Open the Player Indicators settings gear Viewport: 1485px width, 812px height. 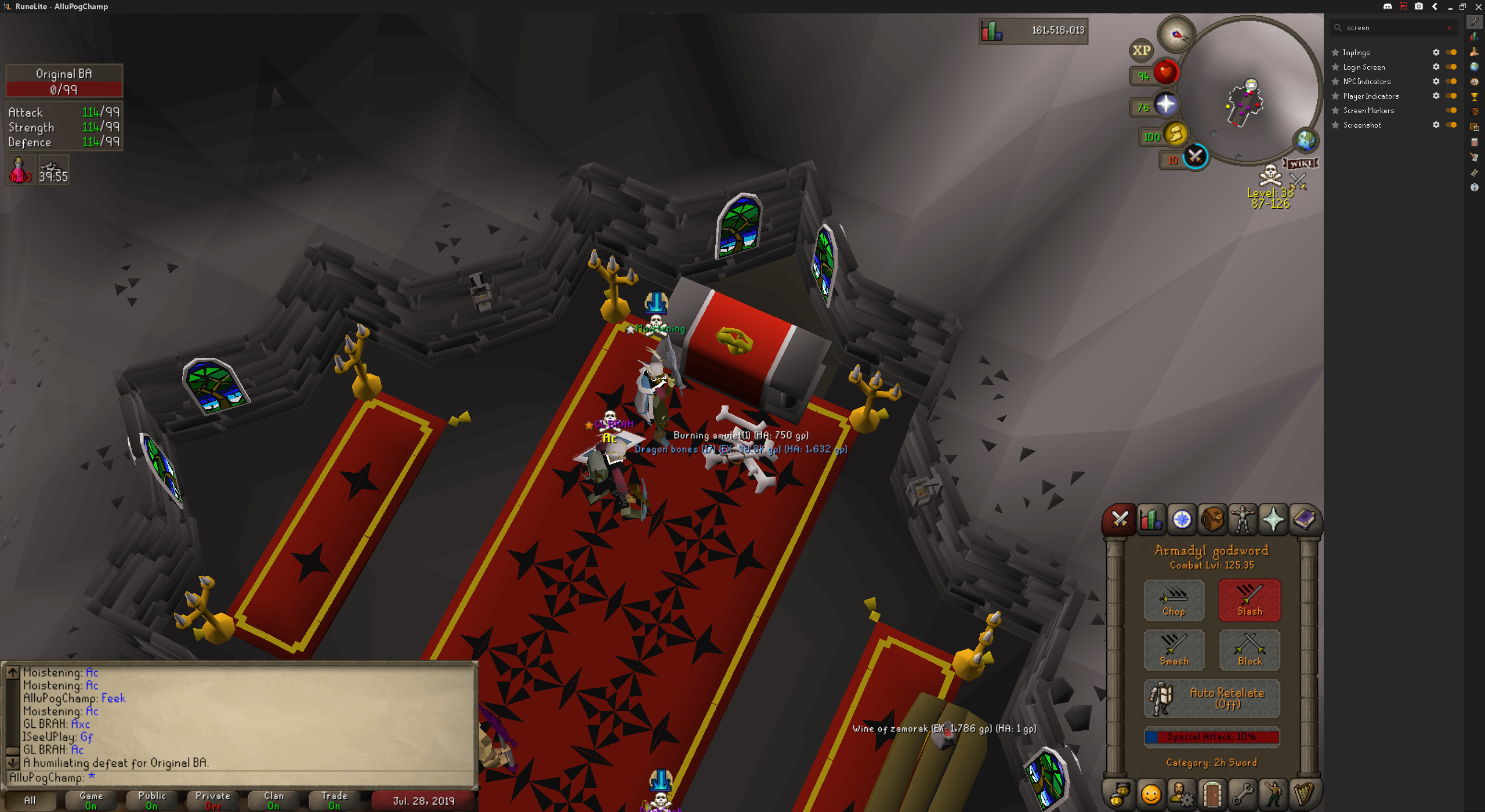pos(1436,96)
